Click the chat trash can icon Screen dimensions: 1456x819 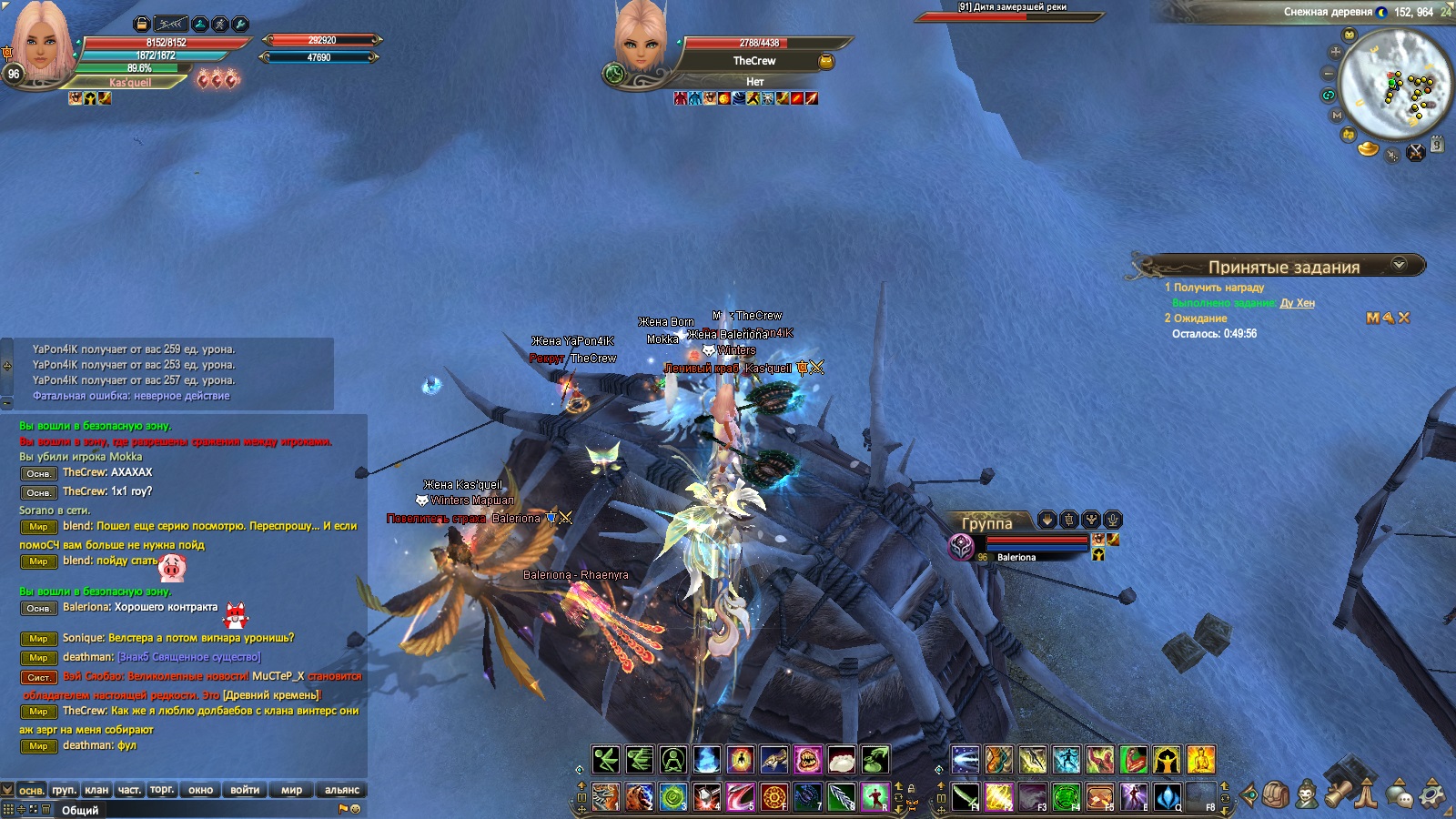[45, 809]
